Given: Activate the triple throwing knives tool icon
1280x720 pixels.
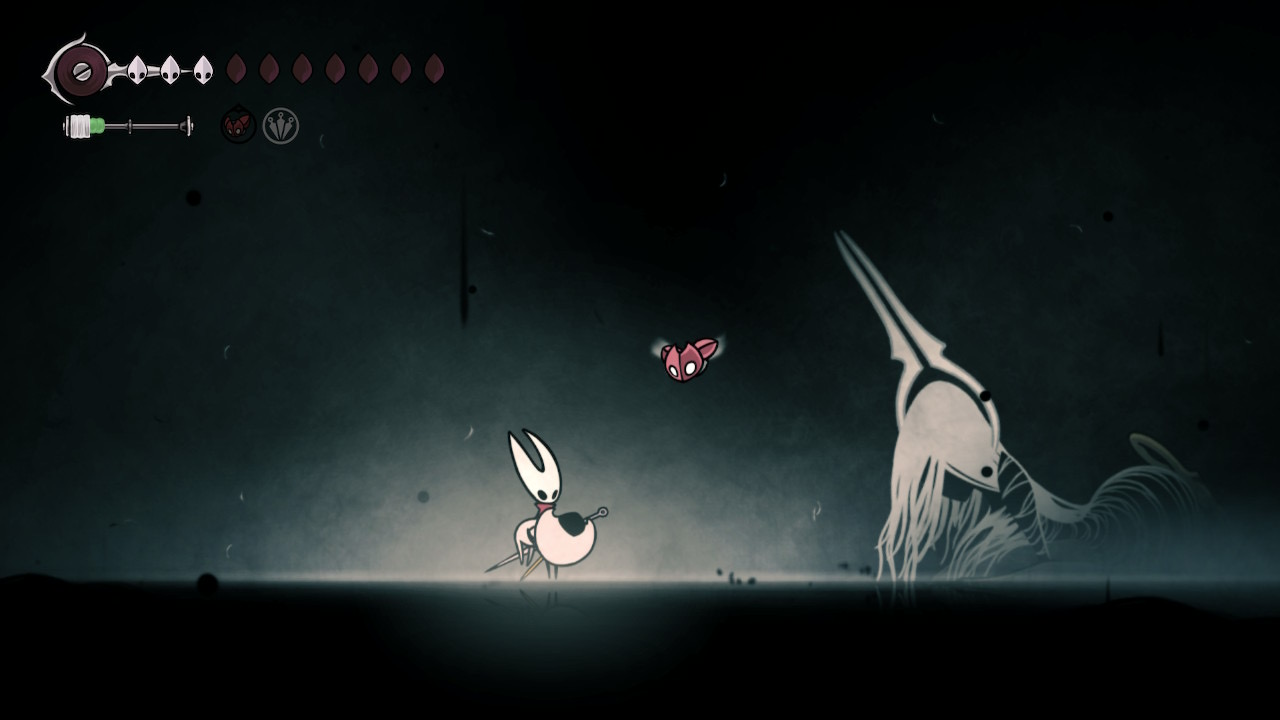Looking at the screenshot, I should pyautogui.click(x=281, y=126).
